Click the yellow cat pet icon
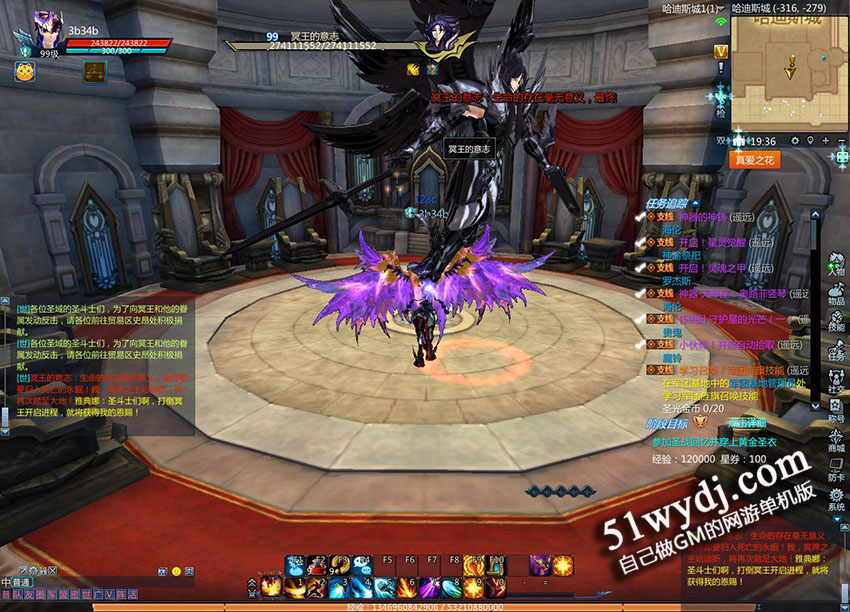 click(24, 71)
